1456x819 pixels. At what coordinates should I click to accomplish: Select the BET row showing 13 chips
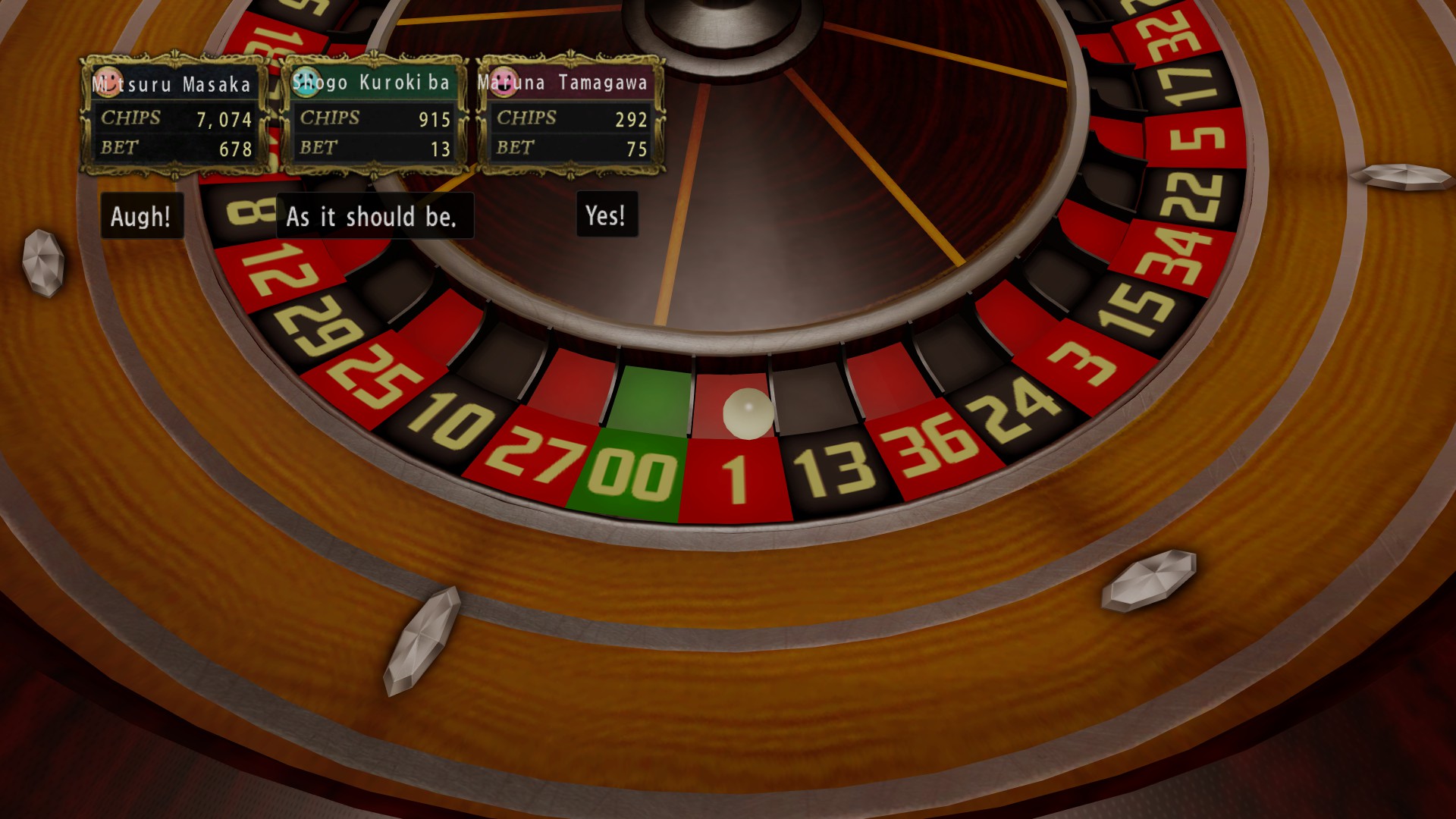coord(375,148)
